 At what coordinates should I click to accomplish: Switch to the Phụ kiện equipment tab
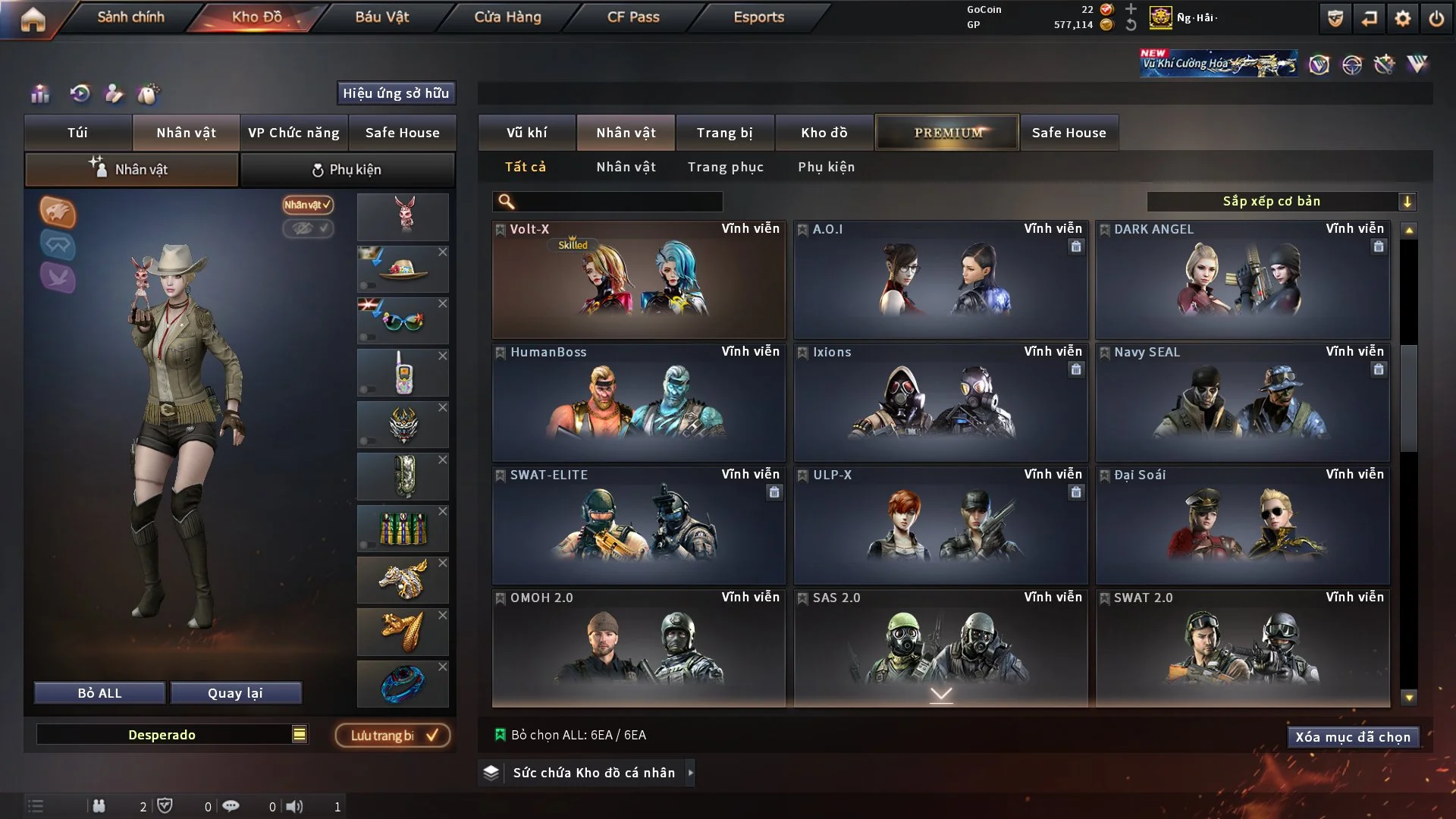[x=347, y=170]
